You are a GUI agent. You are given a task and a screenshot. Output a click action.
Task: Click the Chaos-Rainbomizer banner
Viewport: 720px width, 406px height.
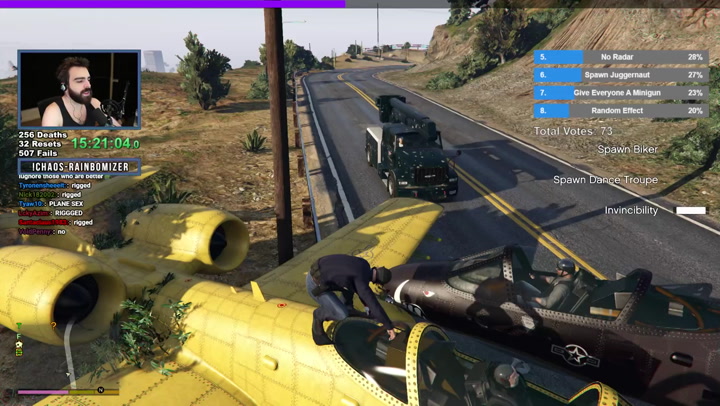pos(79,167)
